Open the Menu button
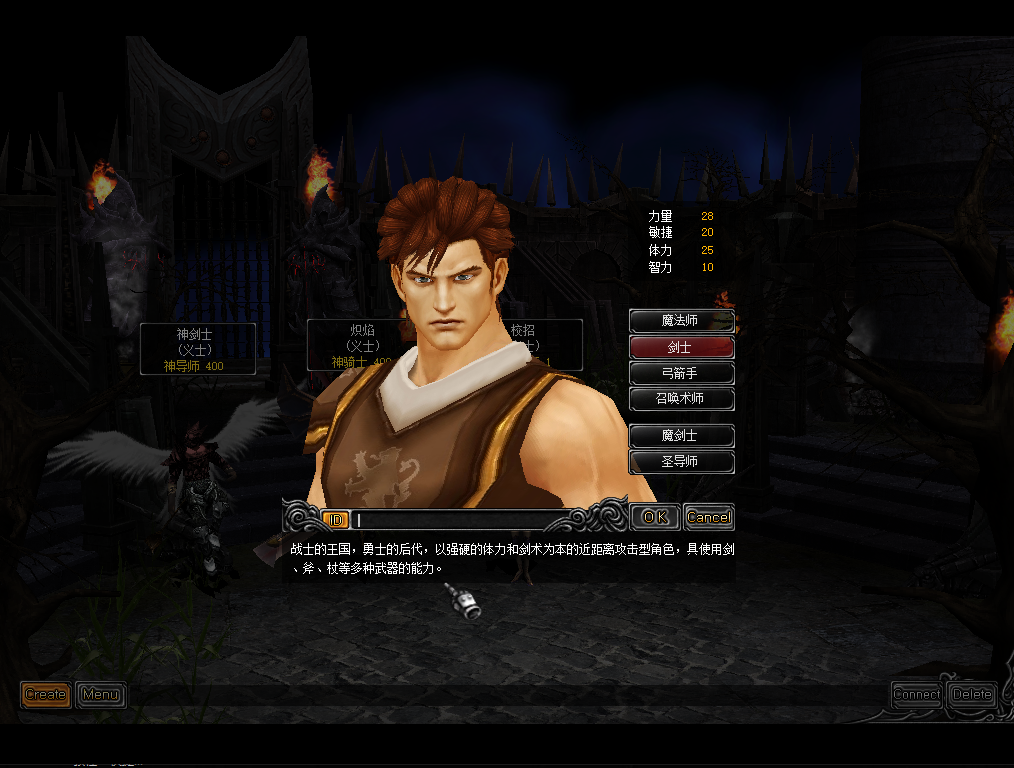 (100, 694)
